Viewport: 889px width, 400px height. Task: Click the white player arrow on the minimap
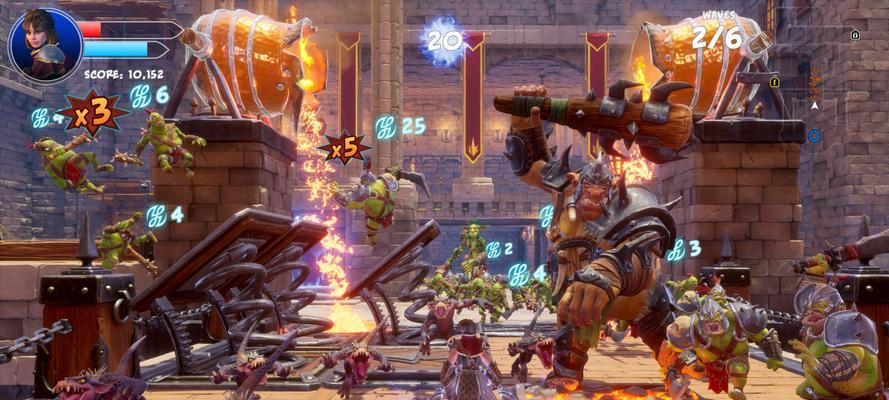815,104
